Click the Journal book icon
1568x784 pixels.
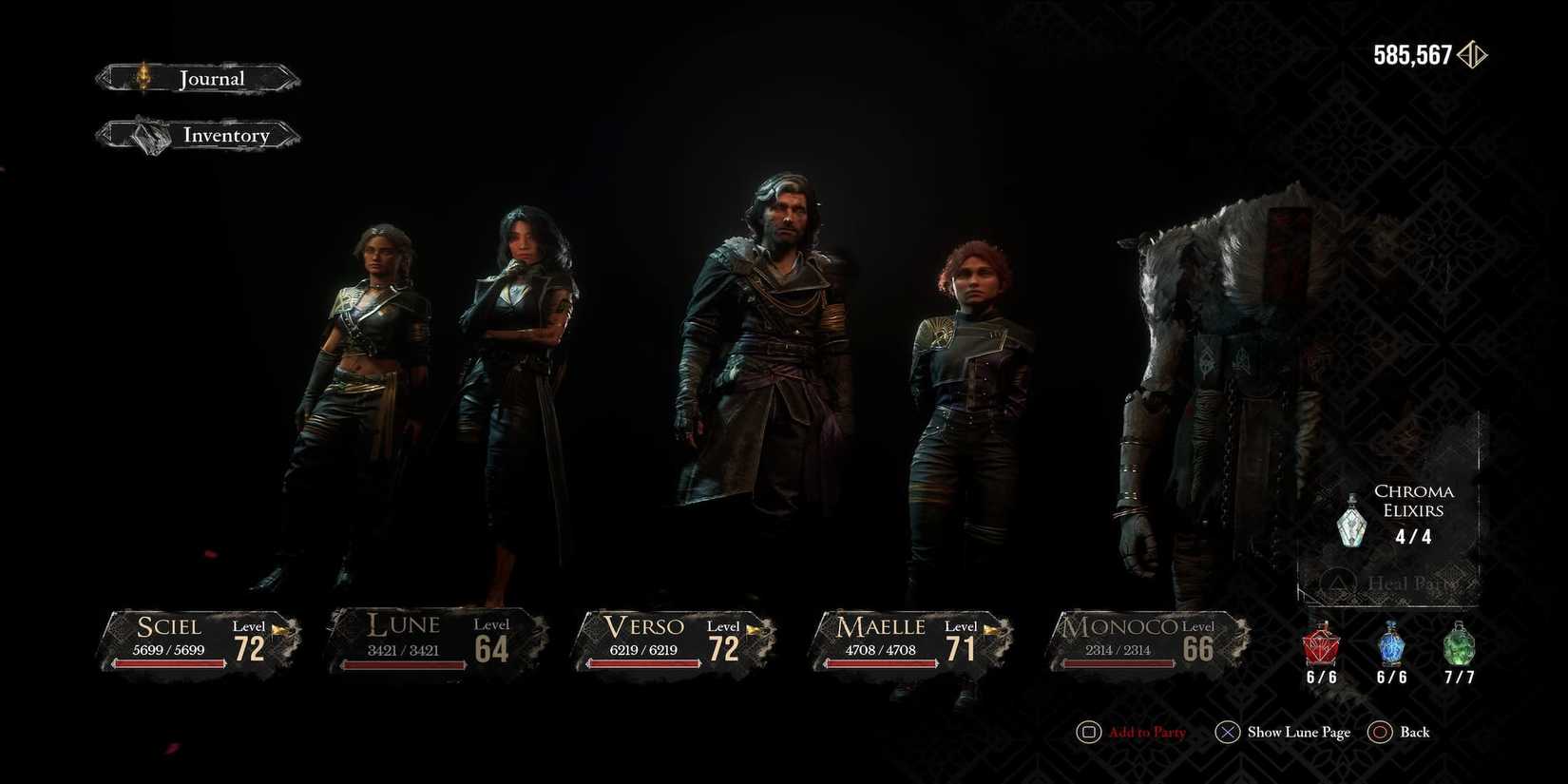tap(141, 77)
